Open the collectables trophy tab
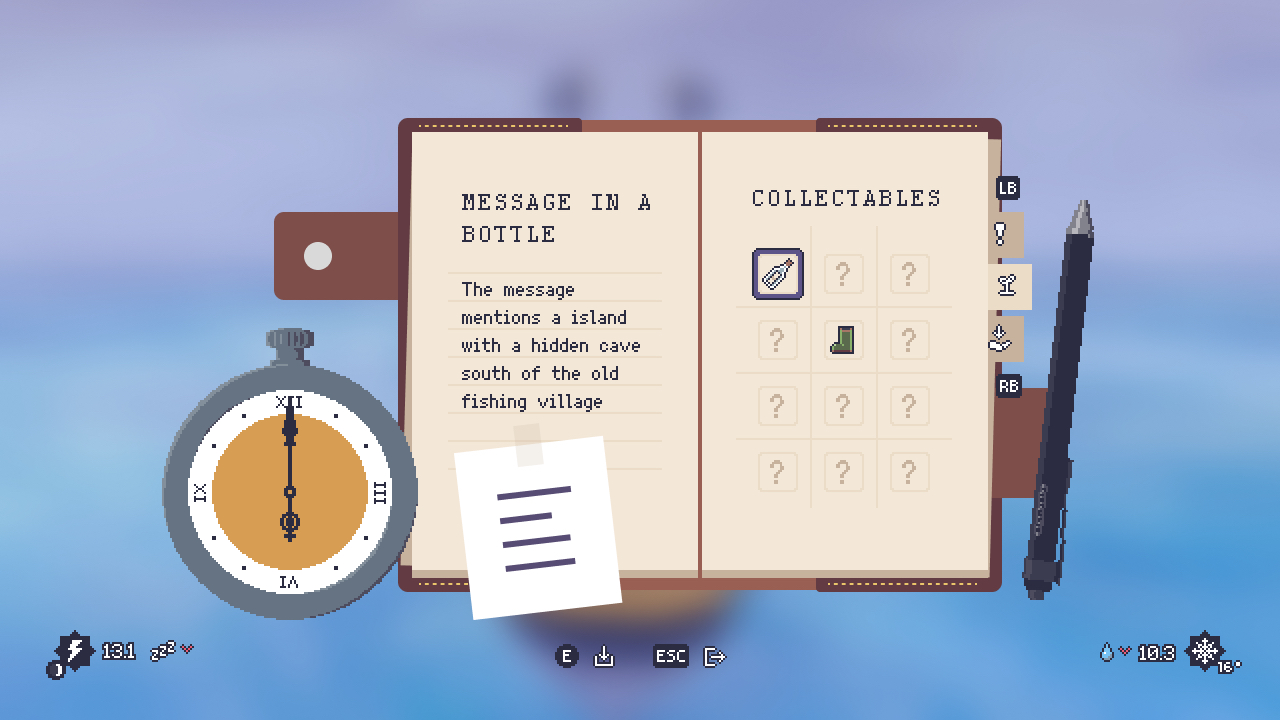The width and height of the screenshot is (1280, 720). 1007,287
